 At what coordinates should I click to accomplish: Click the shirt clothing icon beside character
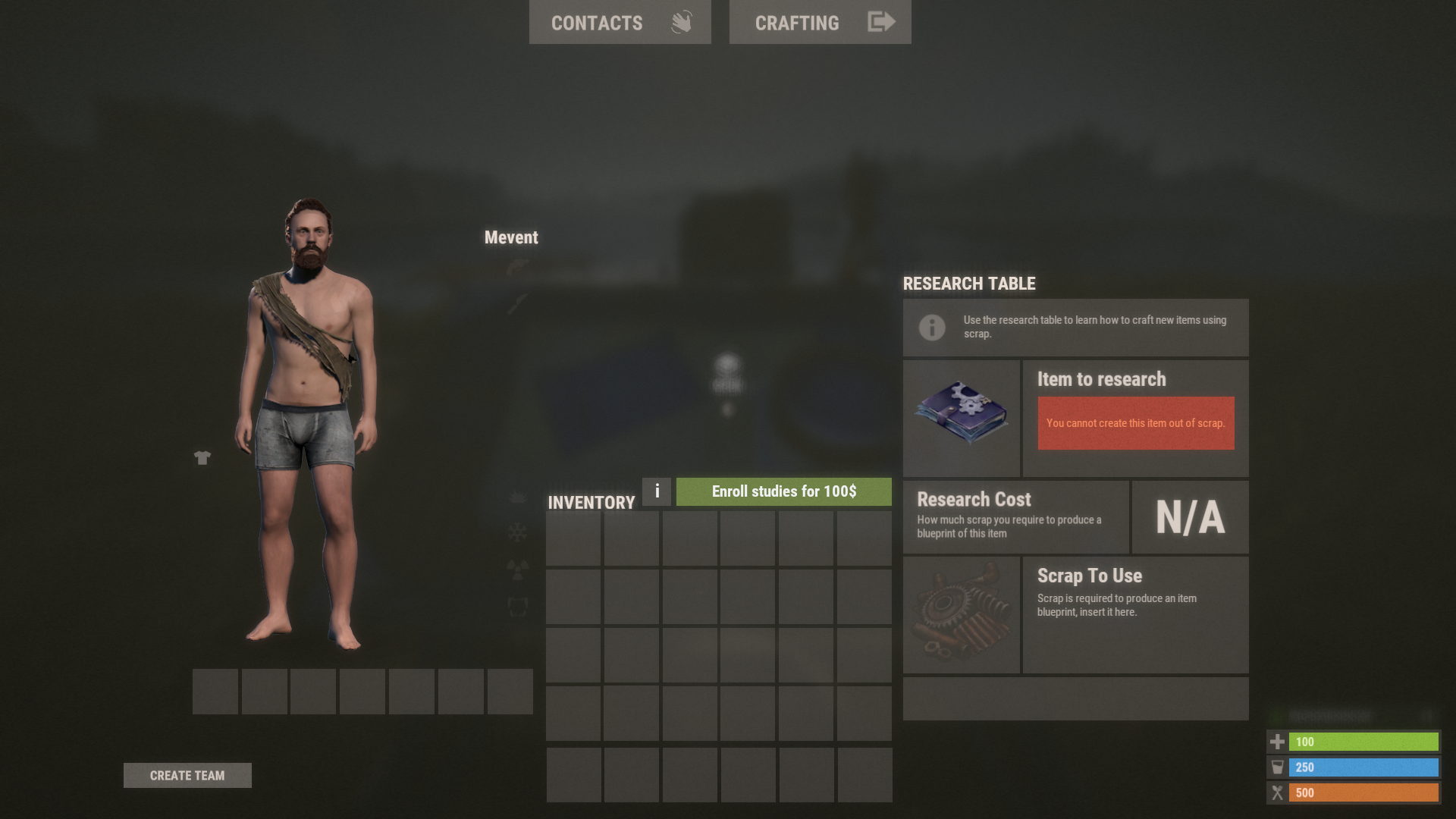point(202,457)
